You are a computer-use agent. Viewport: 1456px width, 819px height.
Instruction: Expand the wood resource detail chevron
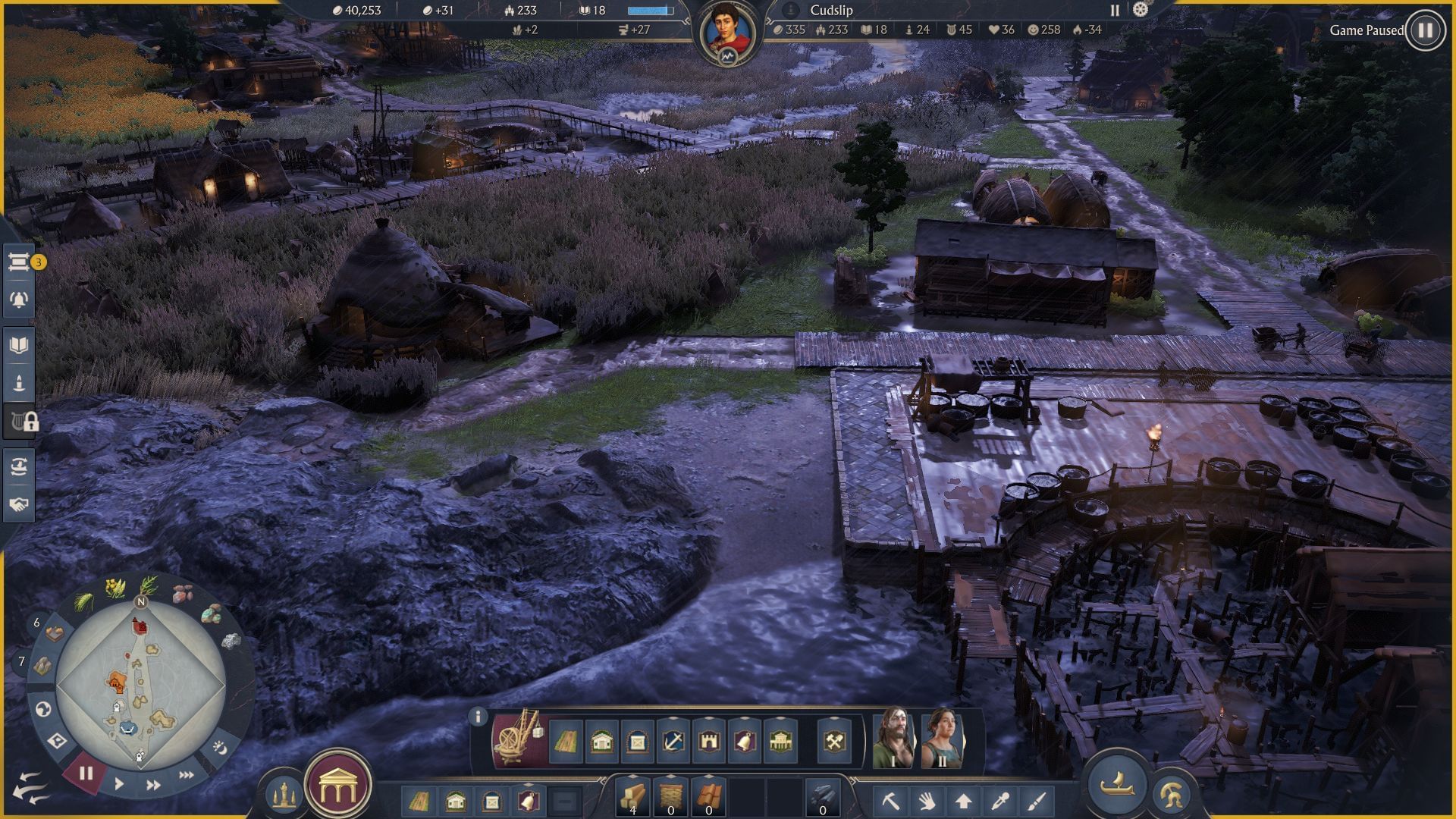[633, 777]
